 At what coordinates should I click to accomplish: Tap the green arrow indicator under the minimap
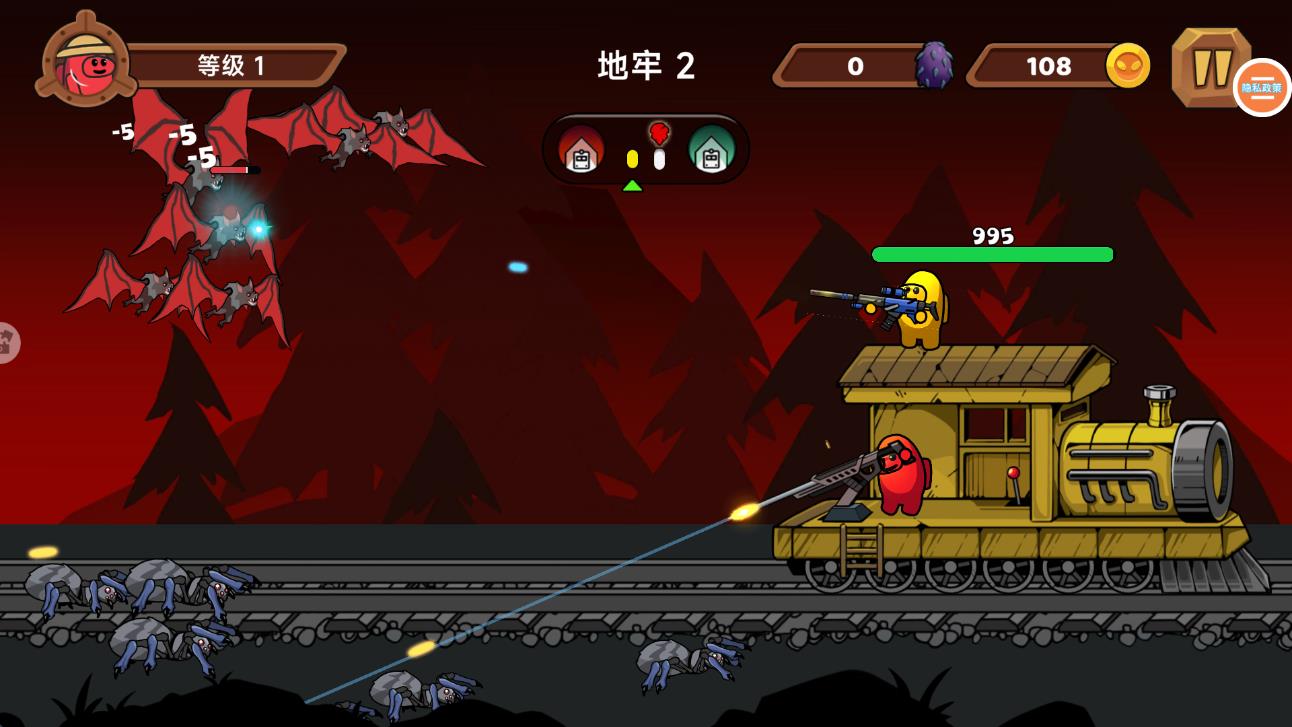pos(634,184)
